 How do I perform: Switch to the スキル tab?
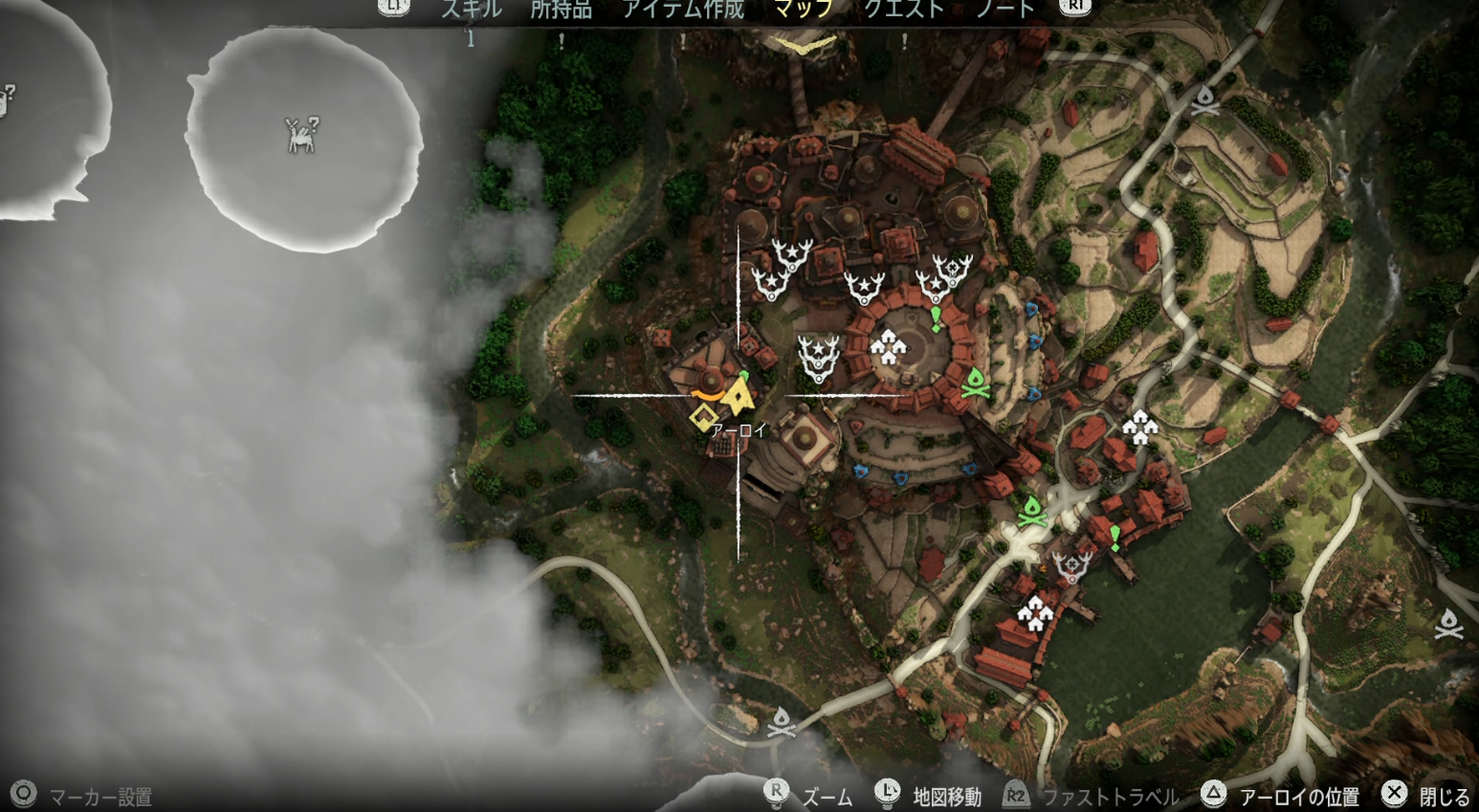click(471, 10)
